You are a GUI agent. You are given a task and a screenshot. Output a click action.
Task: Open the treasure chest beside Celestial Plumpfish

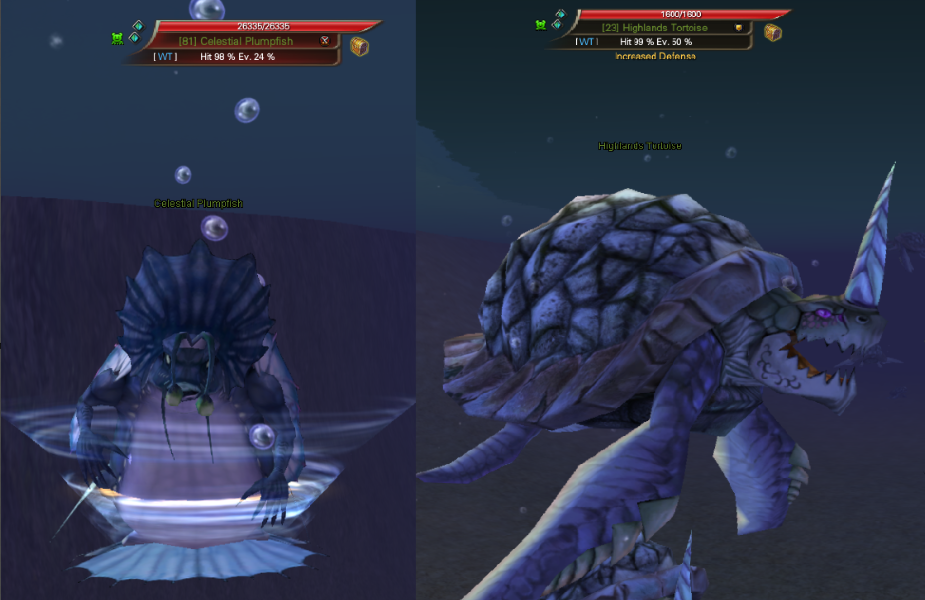tap(360, 46)
